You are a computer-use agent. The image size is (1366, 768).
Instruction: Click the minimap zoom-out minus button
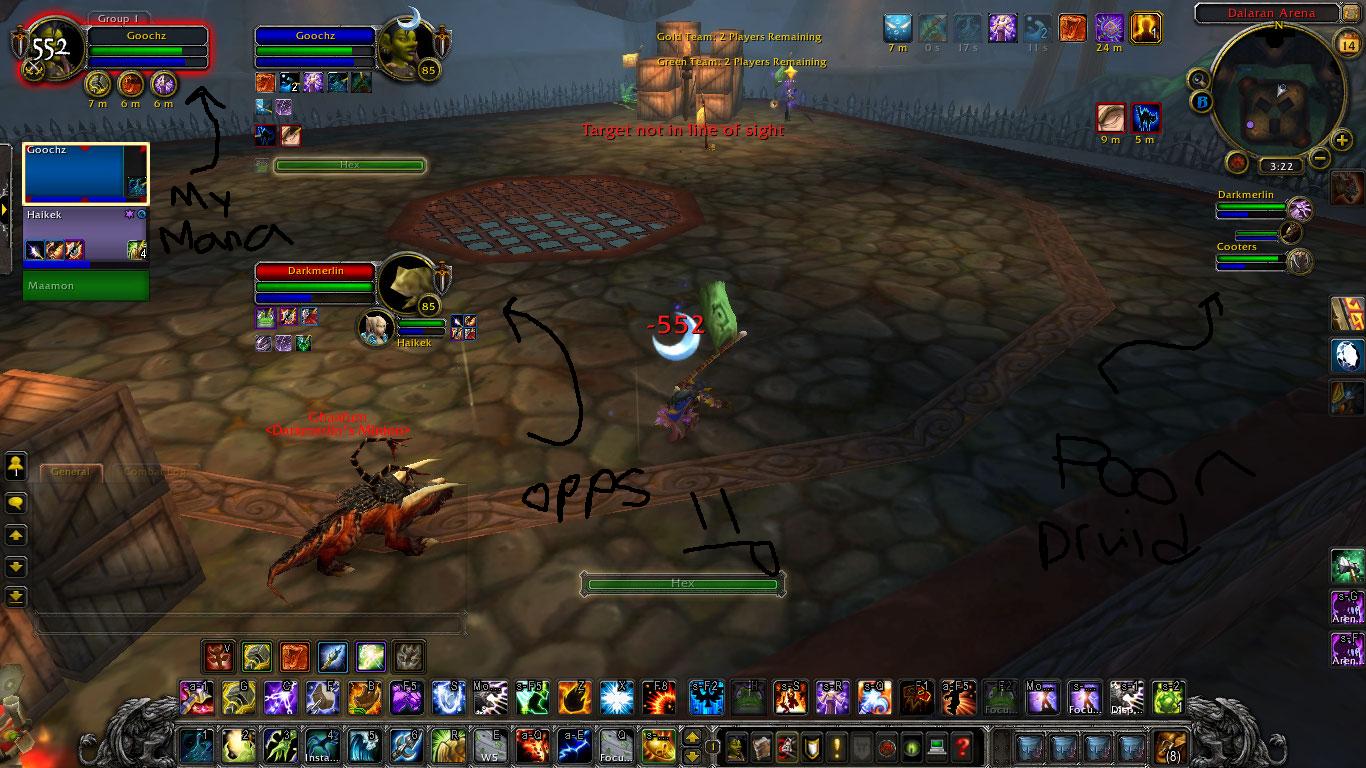click(x=1318, y=158)
